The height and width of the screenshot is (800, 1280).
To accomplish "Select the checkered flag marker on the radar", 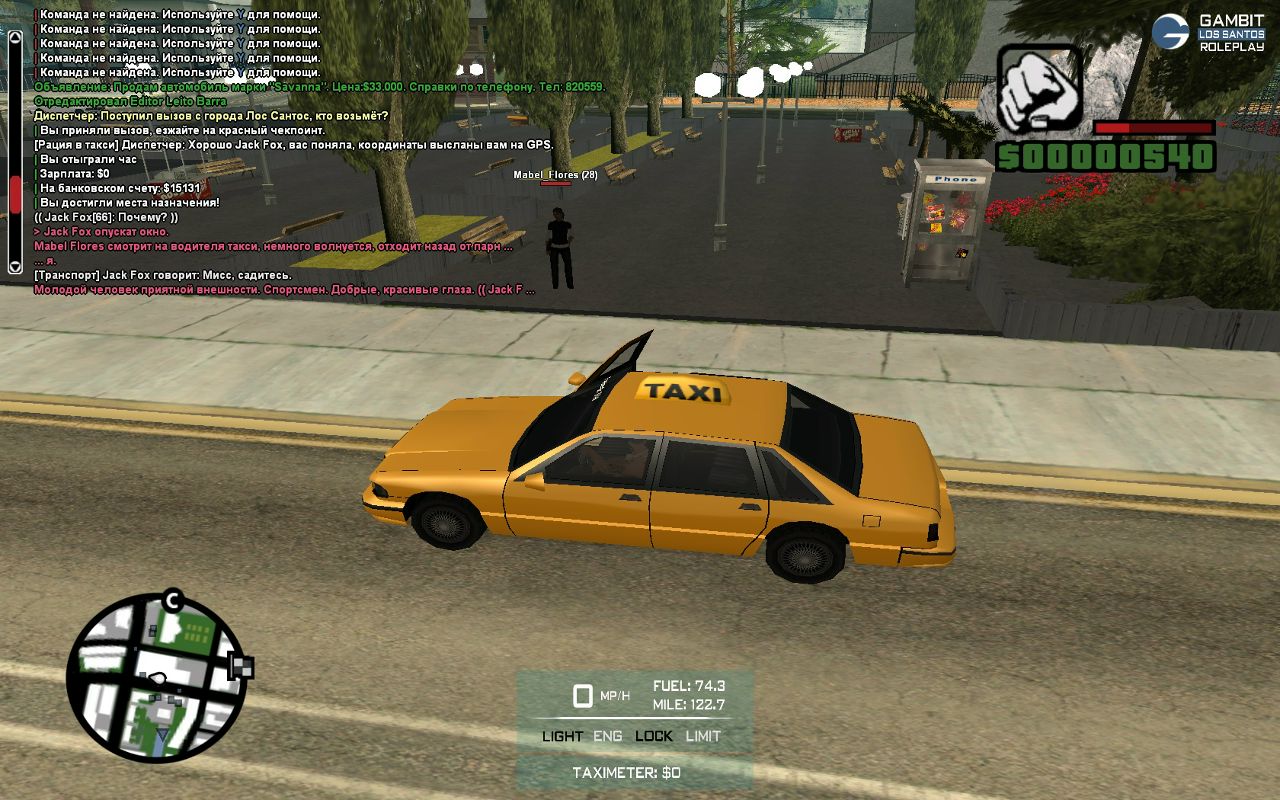I will click(241, 666).
